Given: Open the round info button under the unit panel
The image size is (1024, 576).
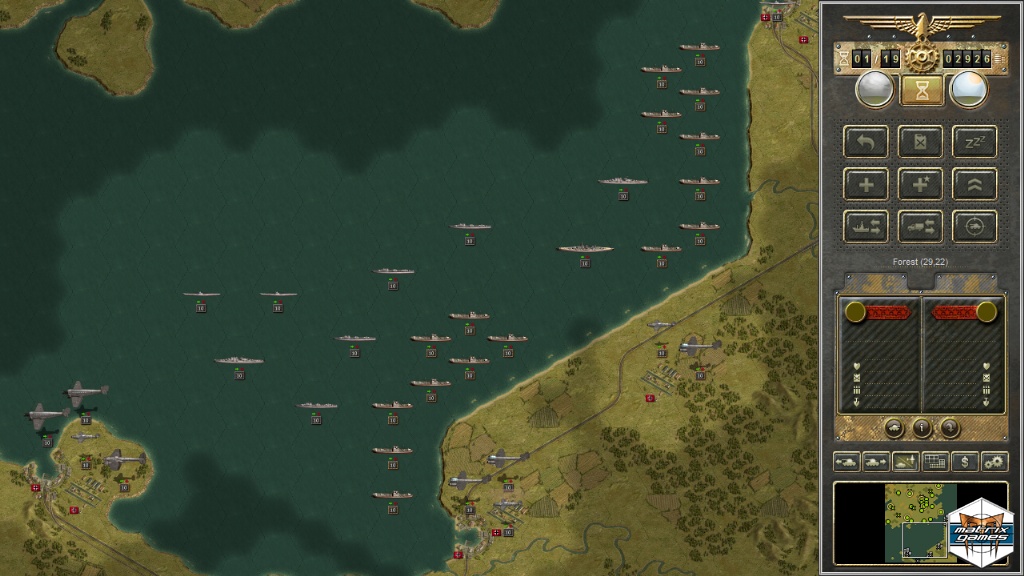Looking at the screenshot, I should [x=922, y=428].
